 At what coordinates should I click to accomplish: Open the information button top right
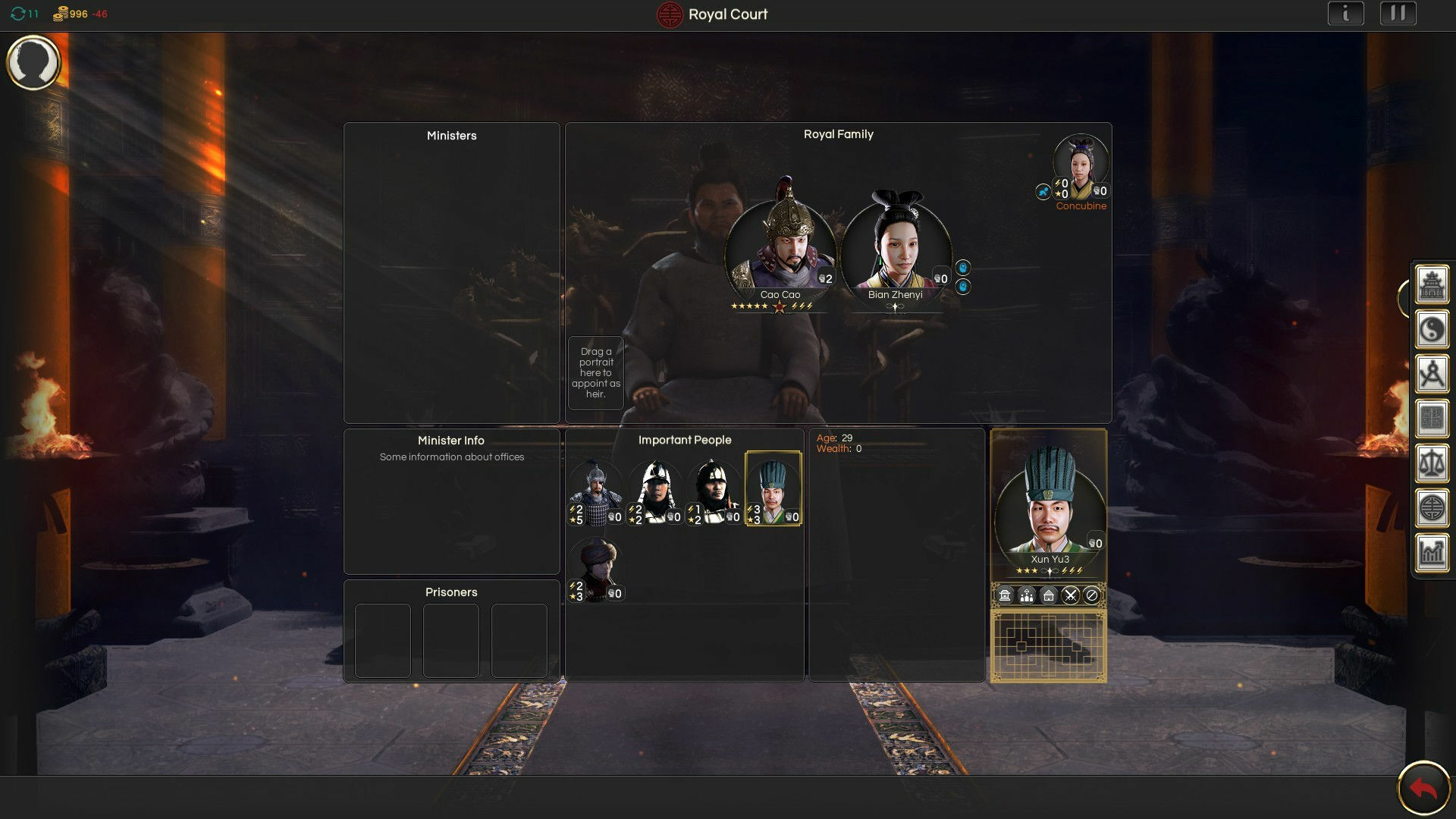tap(1346, 14)
